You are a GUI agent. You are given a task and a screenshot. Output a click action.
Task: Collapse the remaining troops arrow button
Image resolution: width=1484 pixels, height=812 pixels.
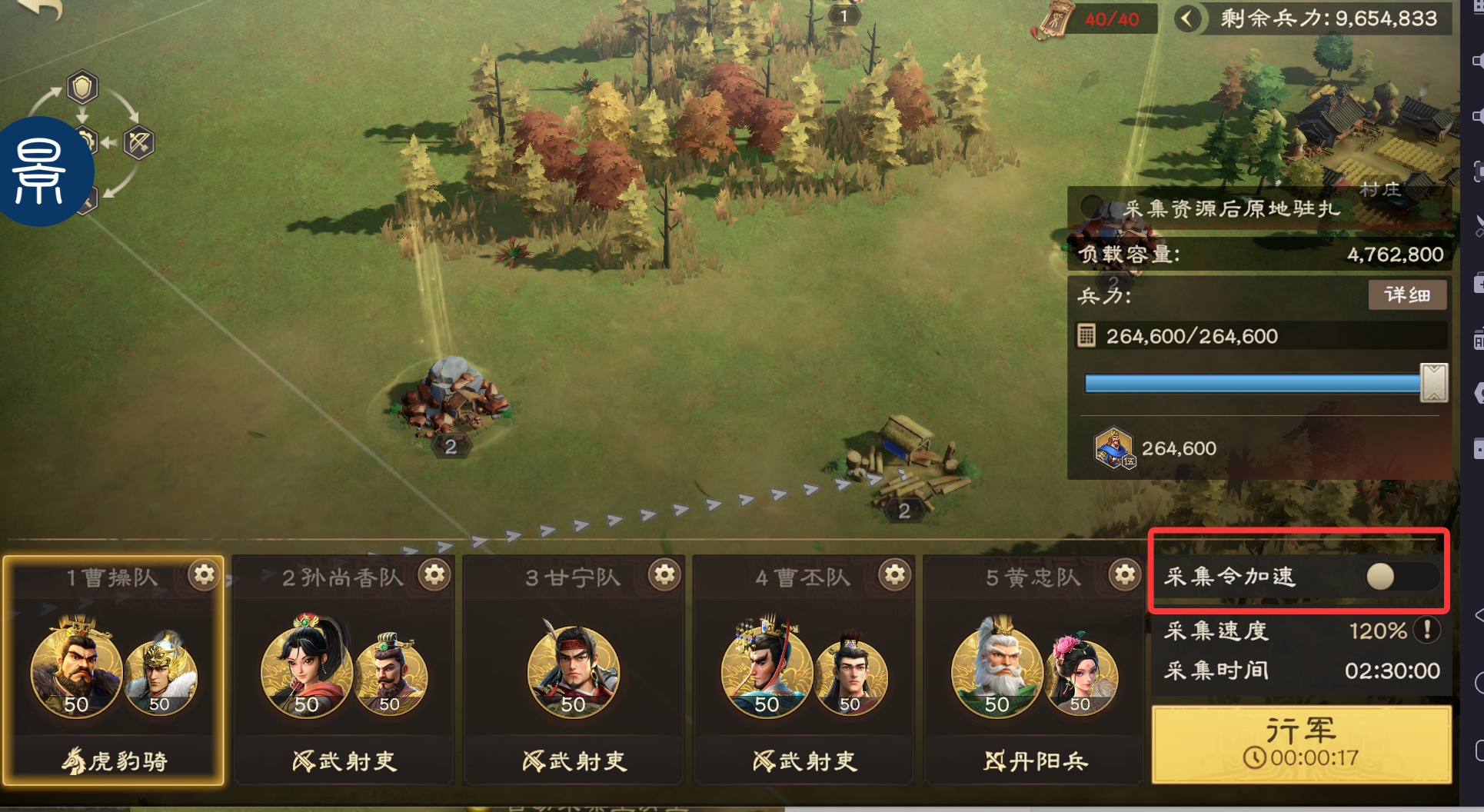[x=1188, y=18]
